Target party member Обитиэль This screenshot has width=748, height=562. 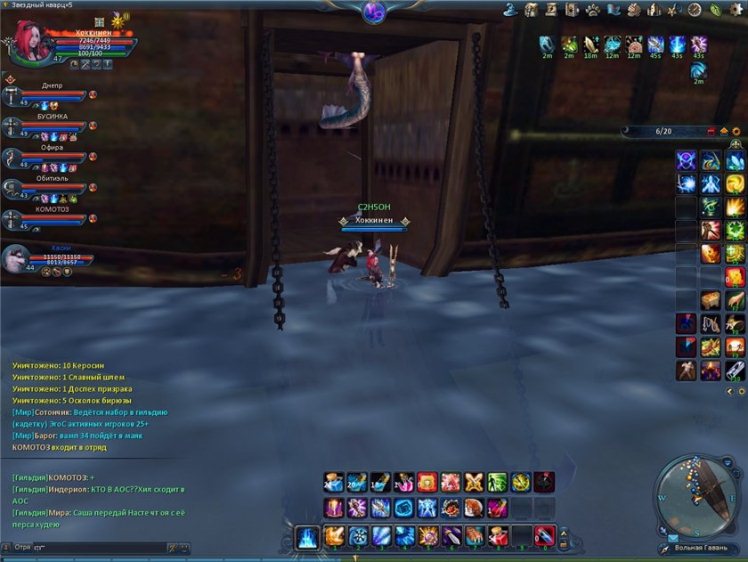point(50,189)
